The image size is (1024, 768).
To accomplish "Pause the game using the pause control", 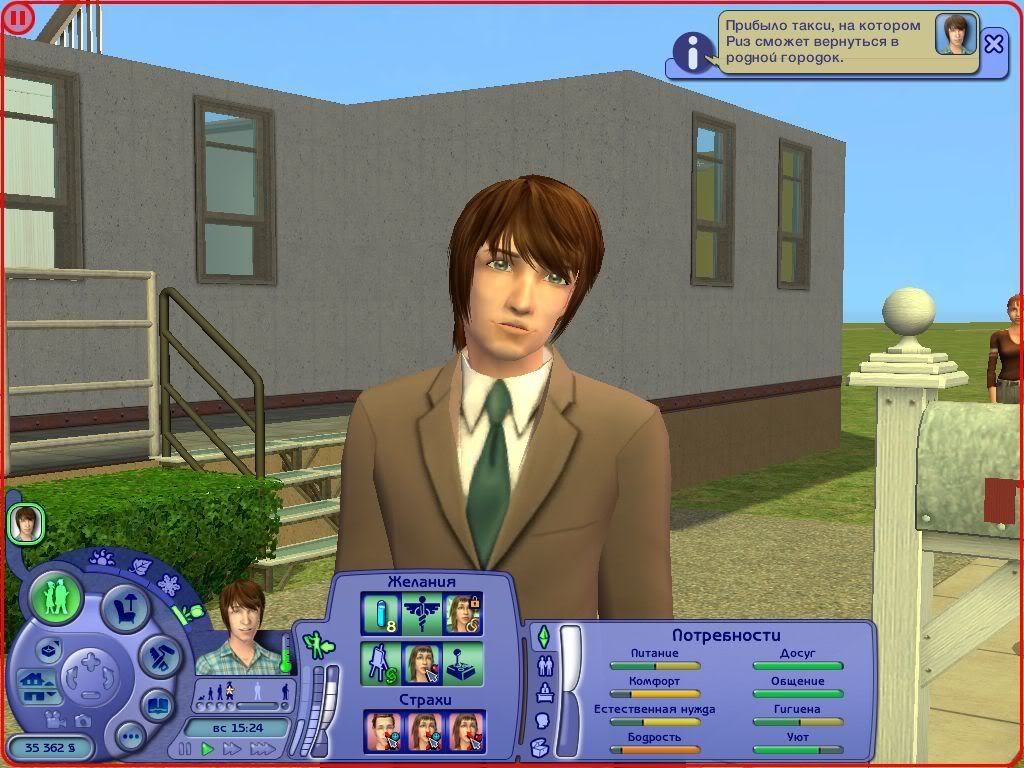I will click(x=184, y=749).
